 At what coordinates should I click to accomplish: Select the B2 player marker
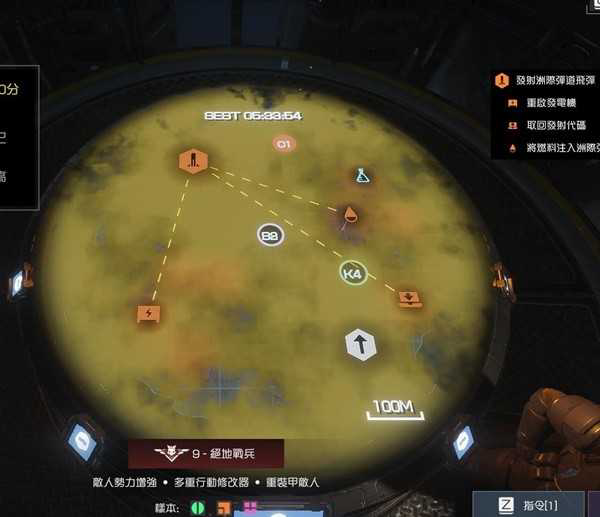click(270, 235)
